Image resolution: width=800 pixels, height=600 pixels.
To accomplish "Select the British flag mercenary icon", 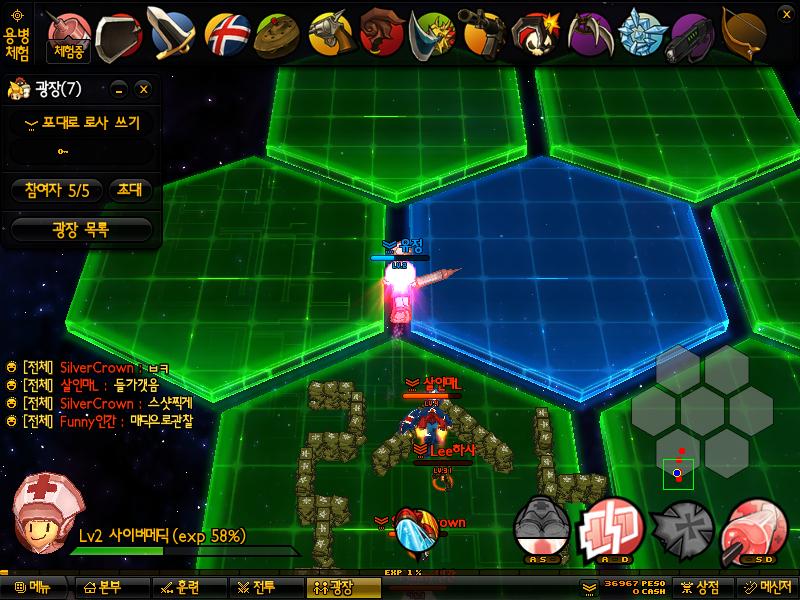I will (x=227, y=34).
